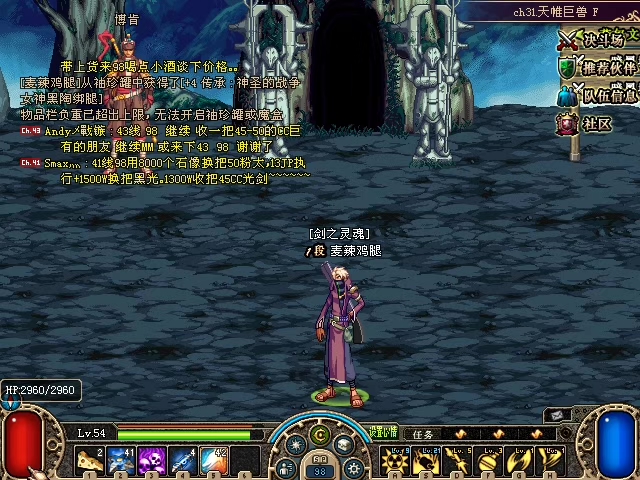
Task: Select the purple skull item slot
Action: pyautogui.click(x=153, y=461)
